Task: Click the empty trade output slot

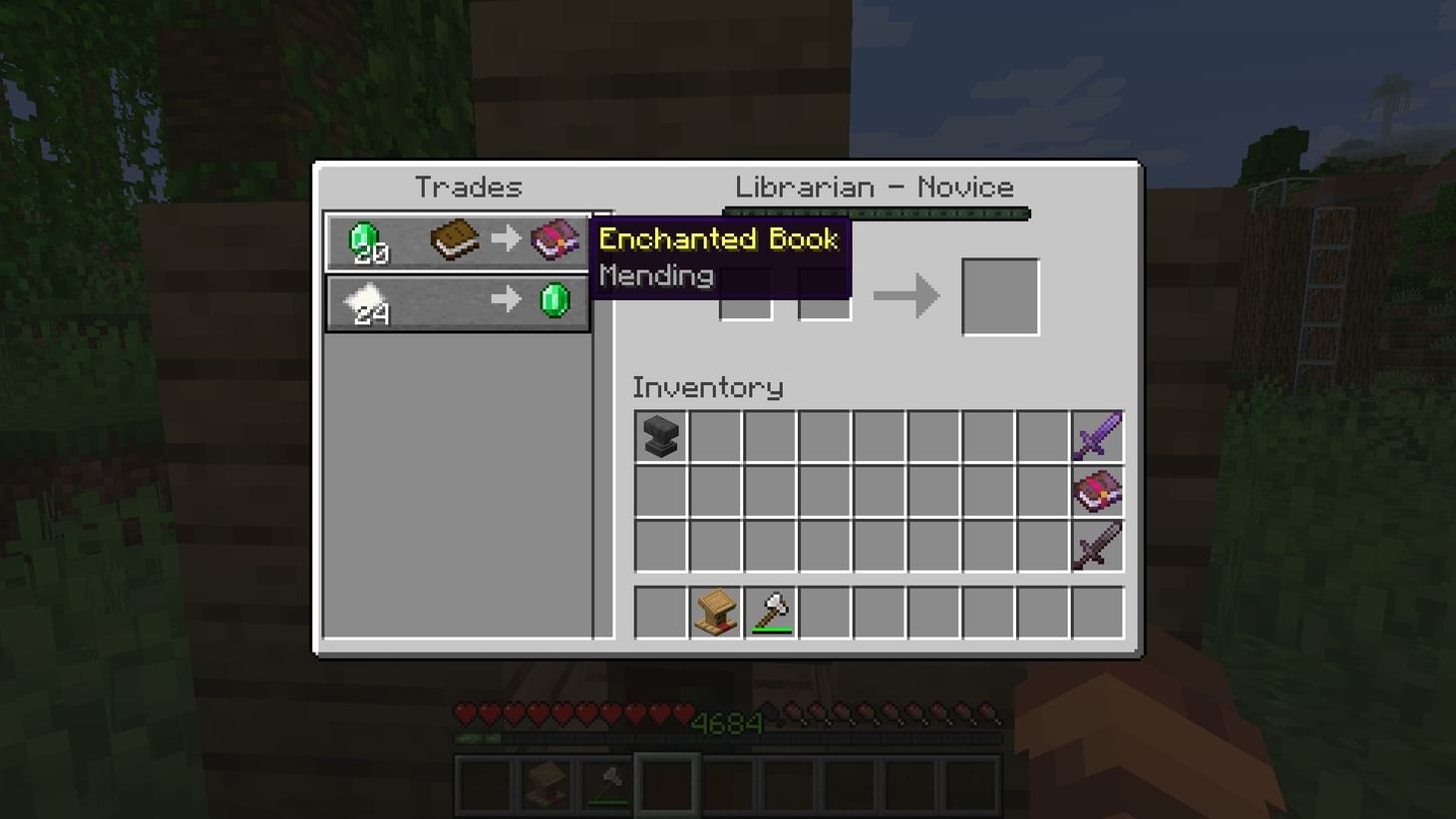Action: pyautogui.click(x=999, y=294)
